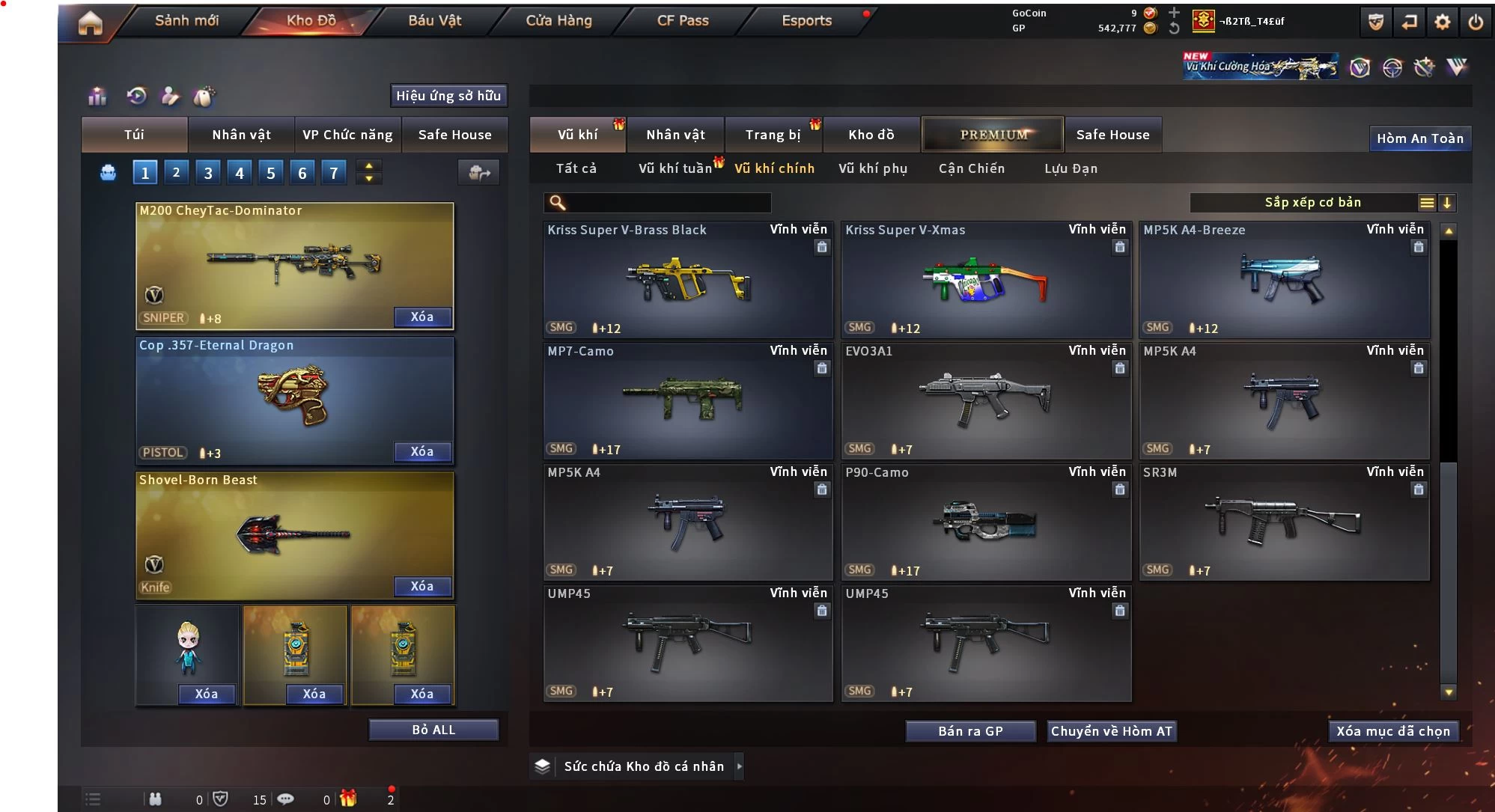Select the Nhân vật tab in the bag panel
1495x812 pixels.
(241, 135)
